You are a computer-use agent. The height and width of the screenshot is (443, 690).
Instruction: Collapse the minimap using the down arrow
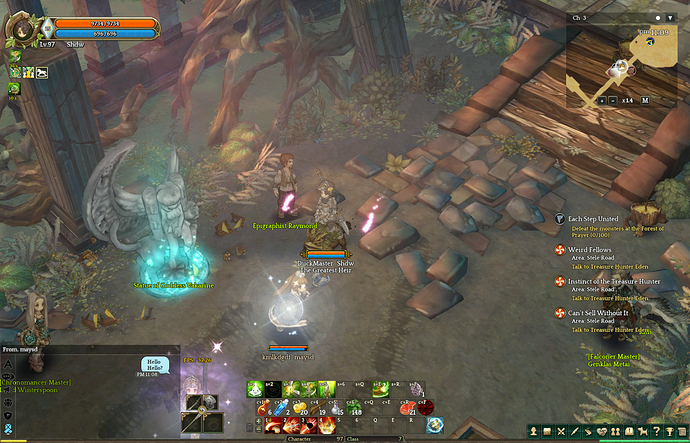tap(668, 18)
